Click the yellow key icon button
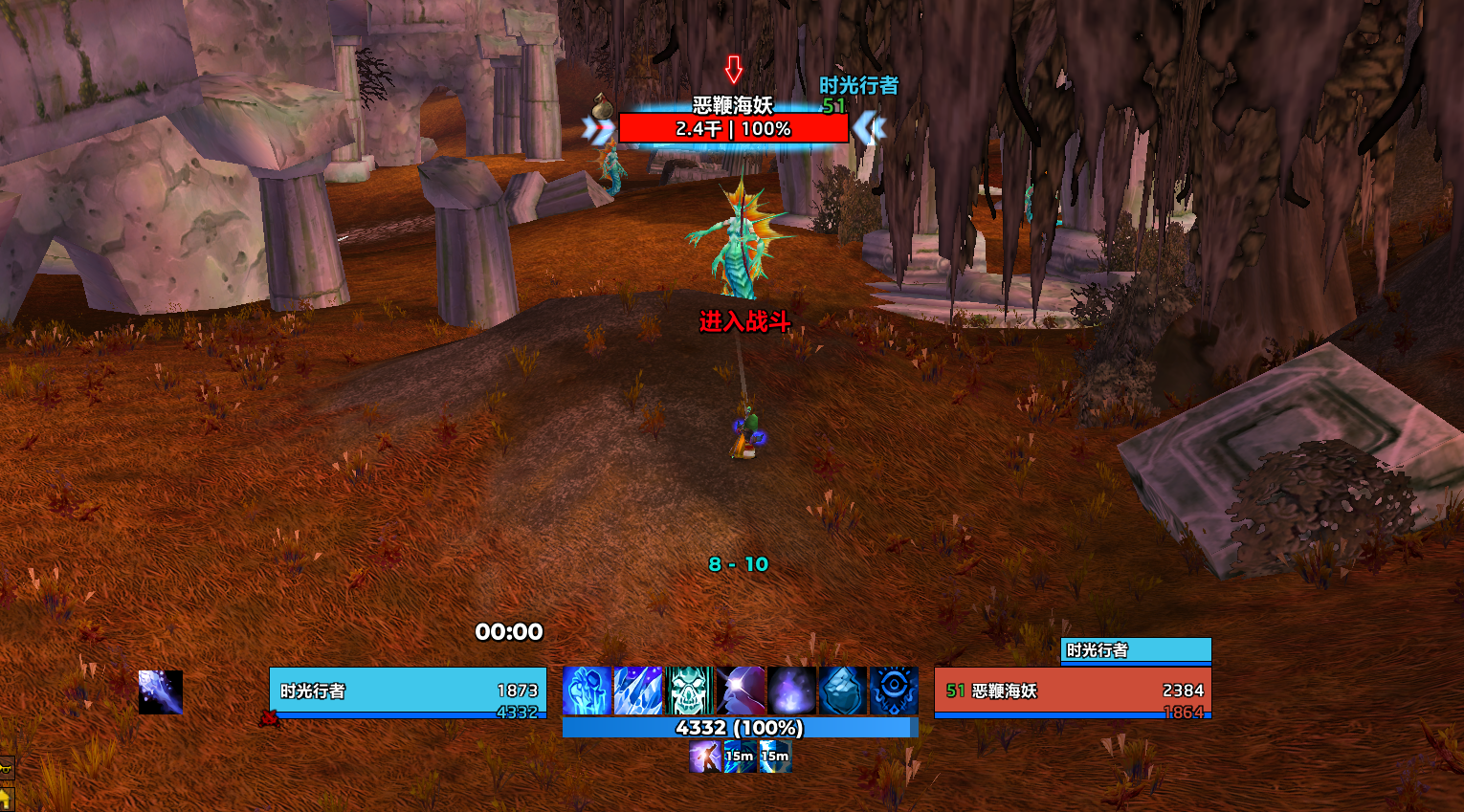 point(6,768)
